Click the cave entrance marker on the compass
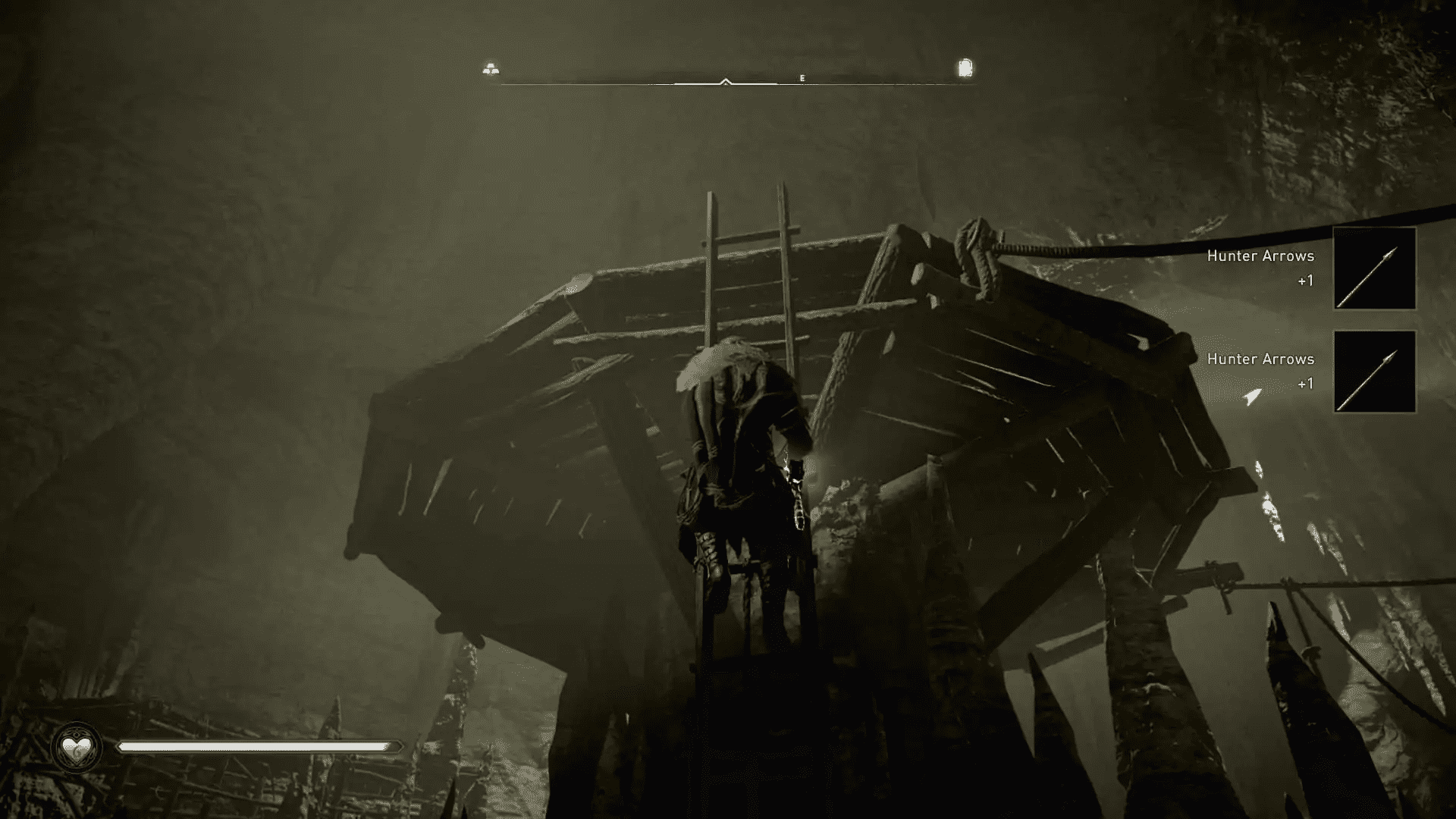The height and width of the screenshot is (819, 1456). (x=965, y=67)
